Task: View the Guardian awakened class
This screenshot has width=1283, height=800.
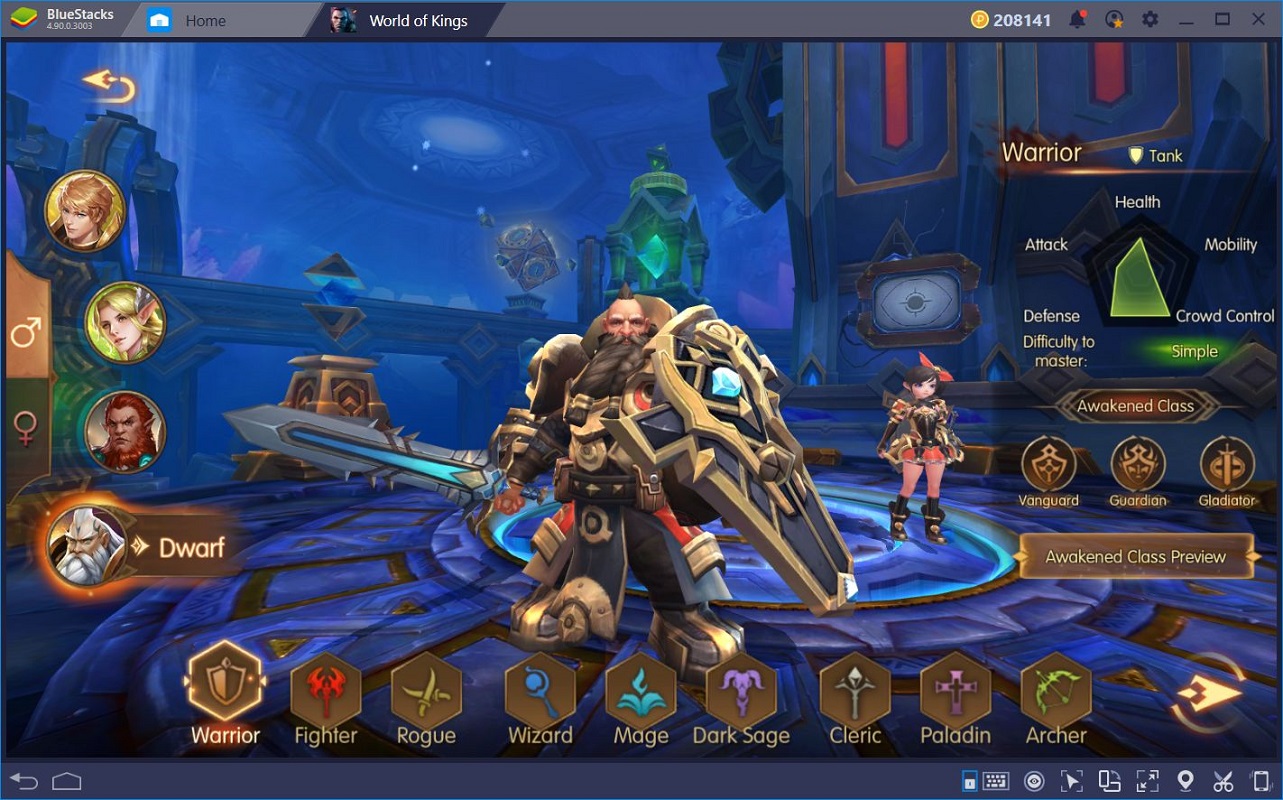Action: point(1138,465)
